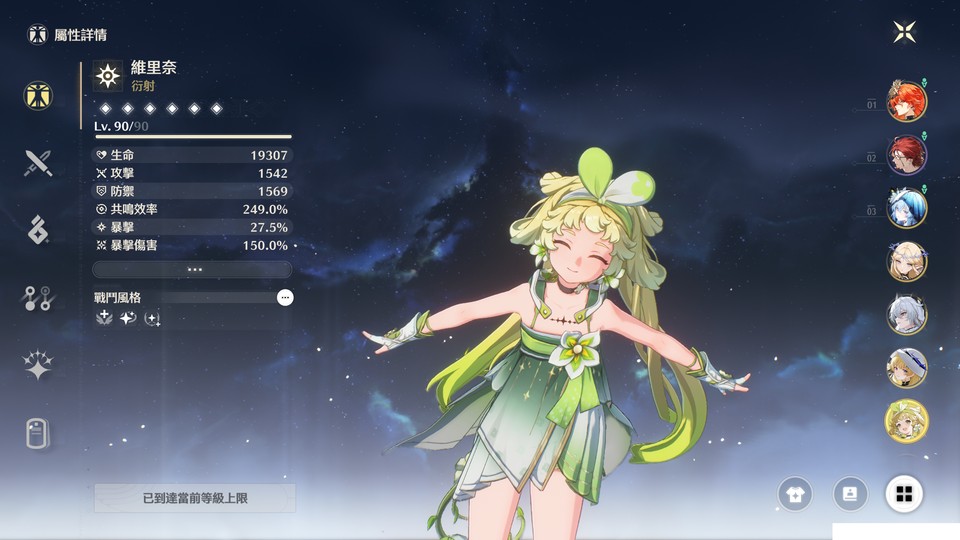Open the character profile card button

[x=850, y=493]
